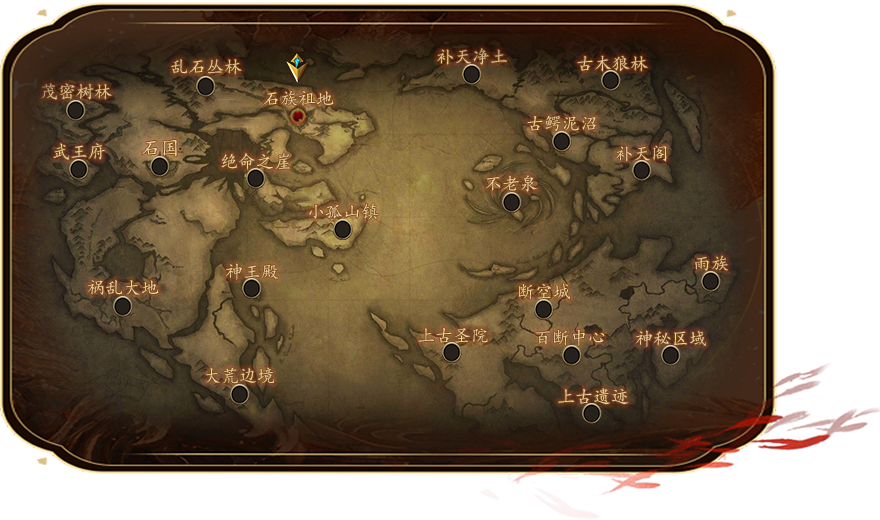Open the 不老泉 map marker
The width and height of the screenshot is (880, 520).
[512, 203]
